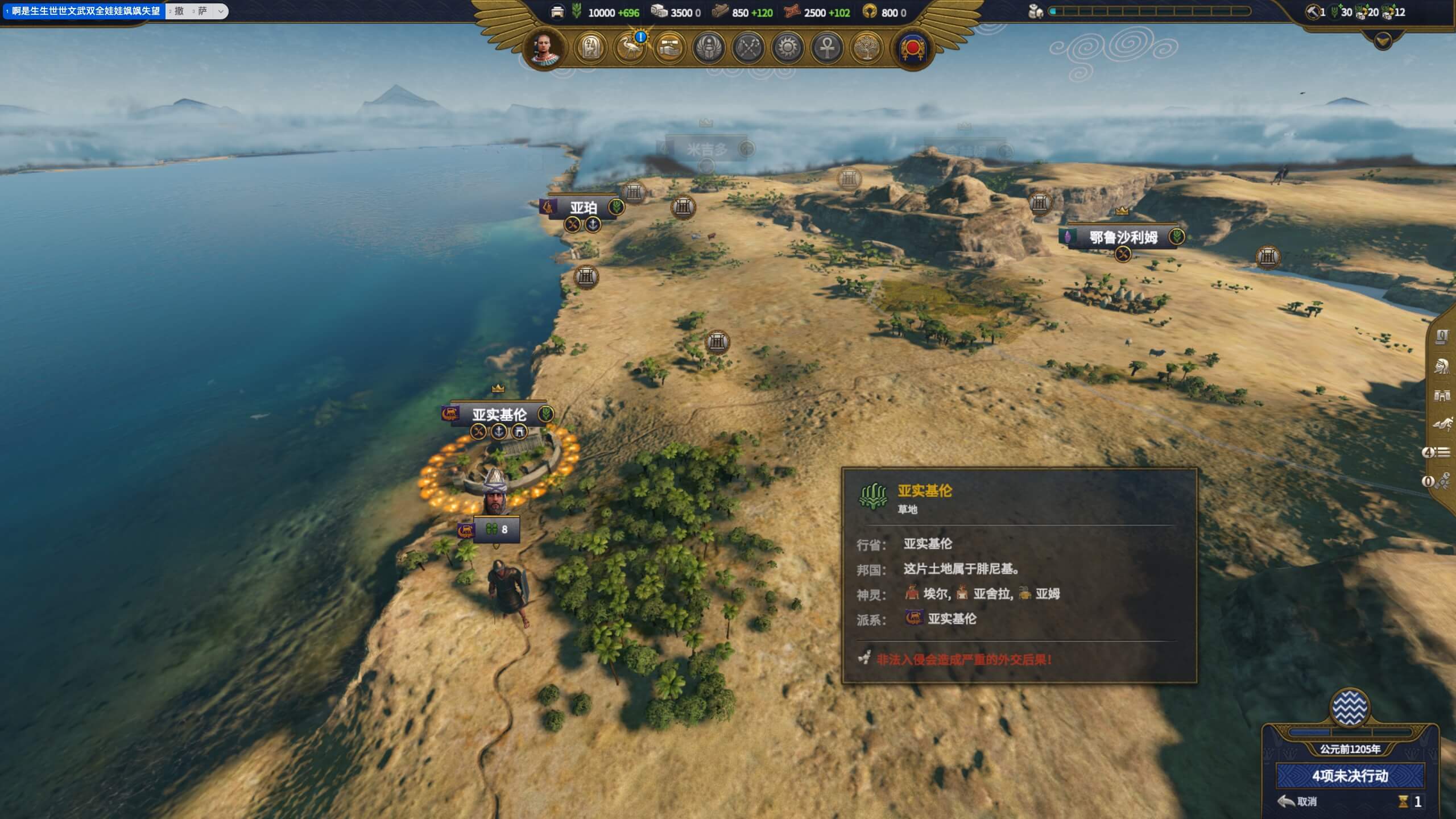Open the faction leader portrait
The image size is (1456, 819).
click(545, 47)
